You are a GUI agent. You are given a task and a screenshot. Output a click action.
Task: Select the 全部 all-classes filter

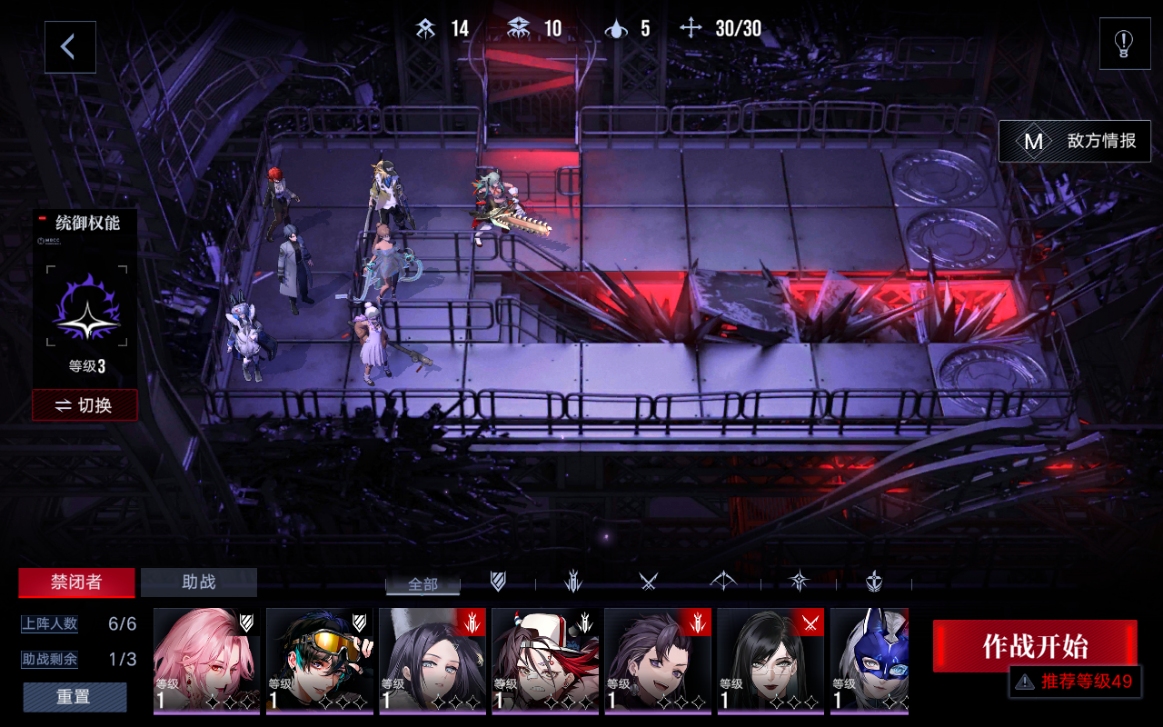[423, 585]
